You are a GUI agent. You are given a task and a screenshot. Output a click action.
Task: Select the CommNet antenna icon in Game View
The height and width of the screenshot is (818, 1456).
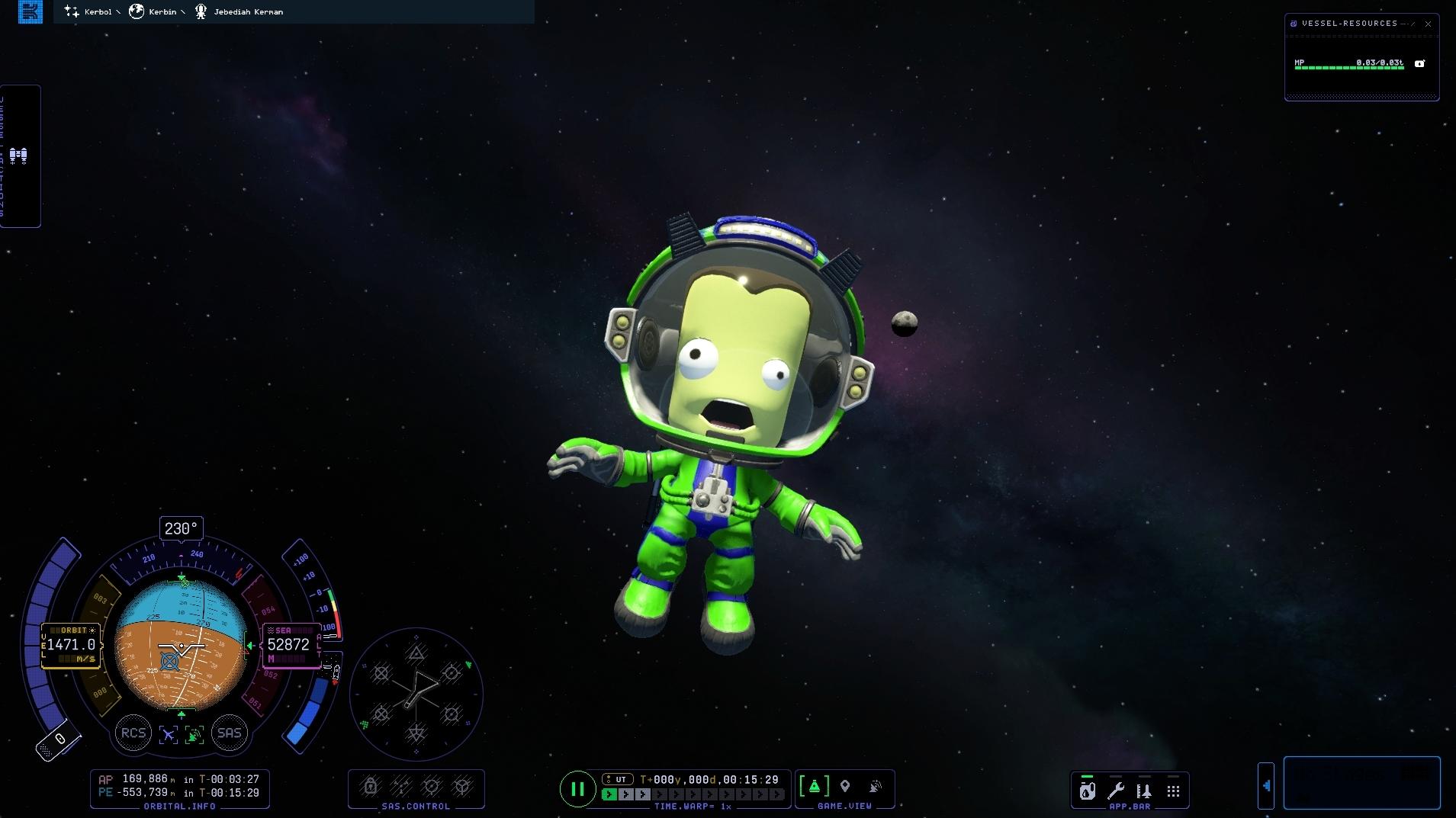pyautogui.click(x=876, y=786)
